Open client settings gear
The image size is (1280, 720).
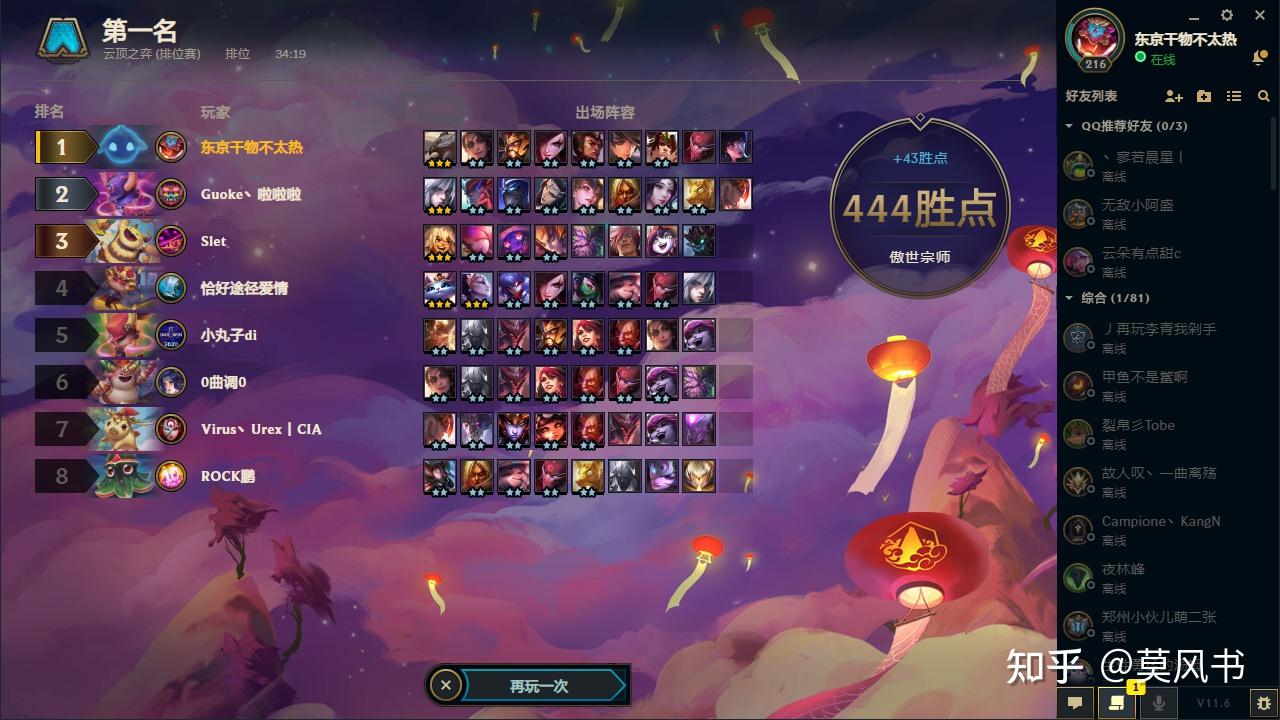pos(1228,15)
